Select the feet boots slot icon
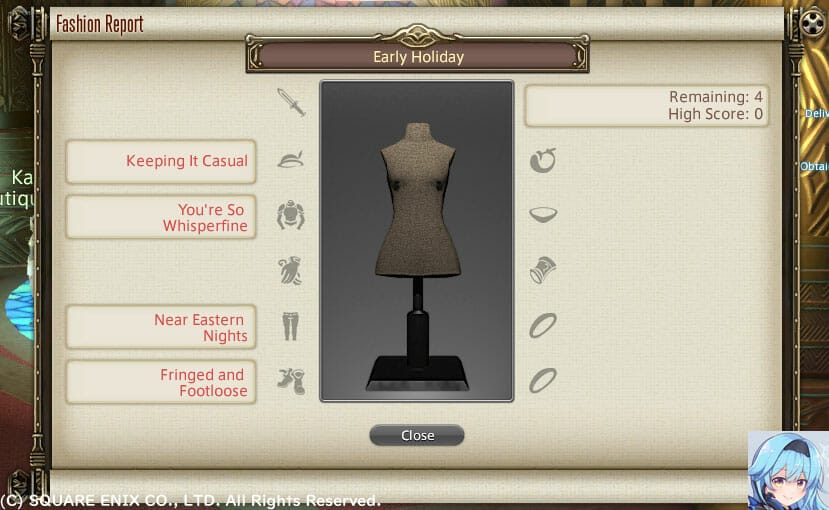This screenshot has width=829, height=510. (290, 380)
